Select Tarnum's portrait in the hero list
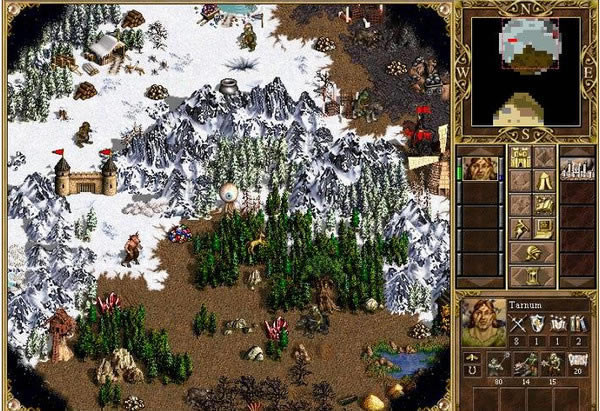 (x=478, y=165)
